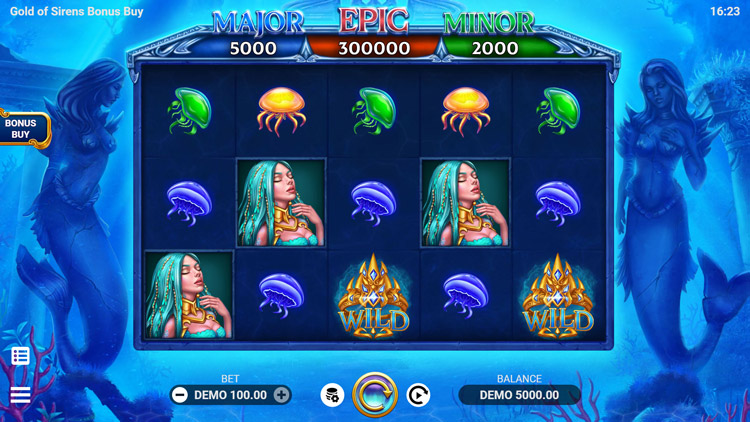Open the autoplay spin options

click(418, 395)
